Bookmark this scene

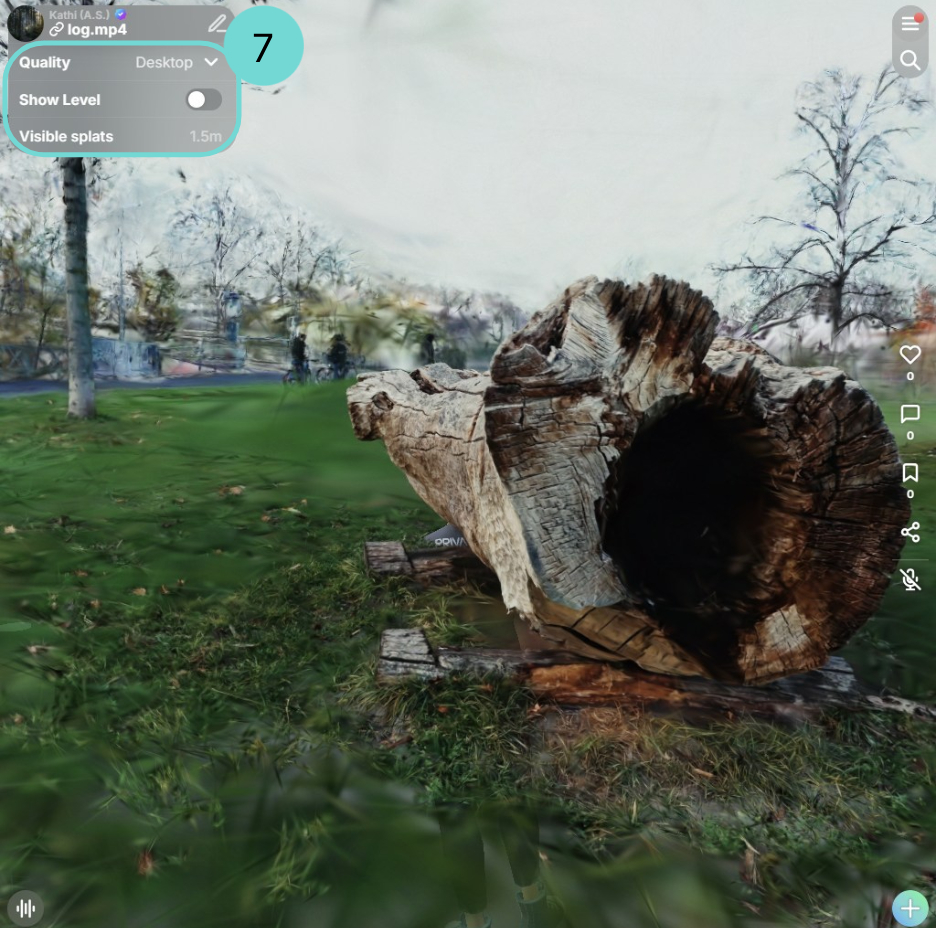(x=909, y=473)
